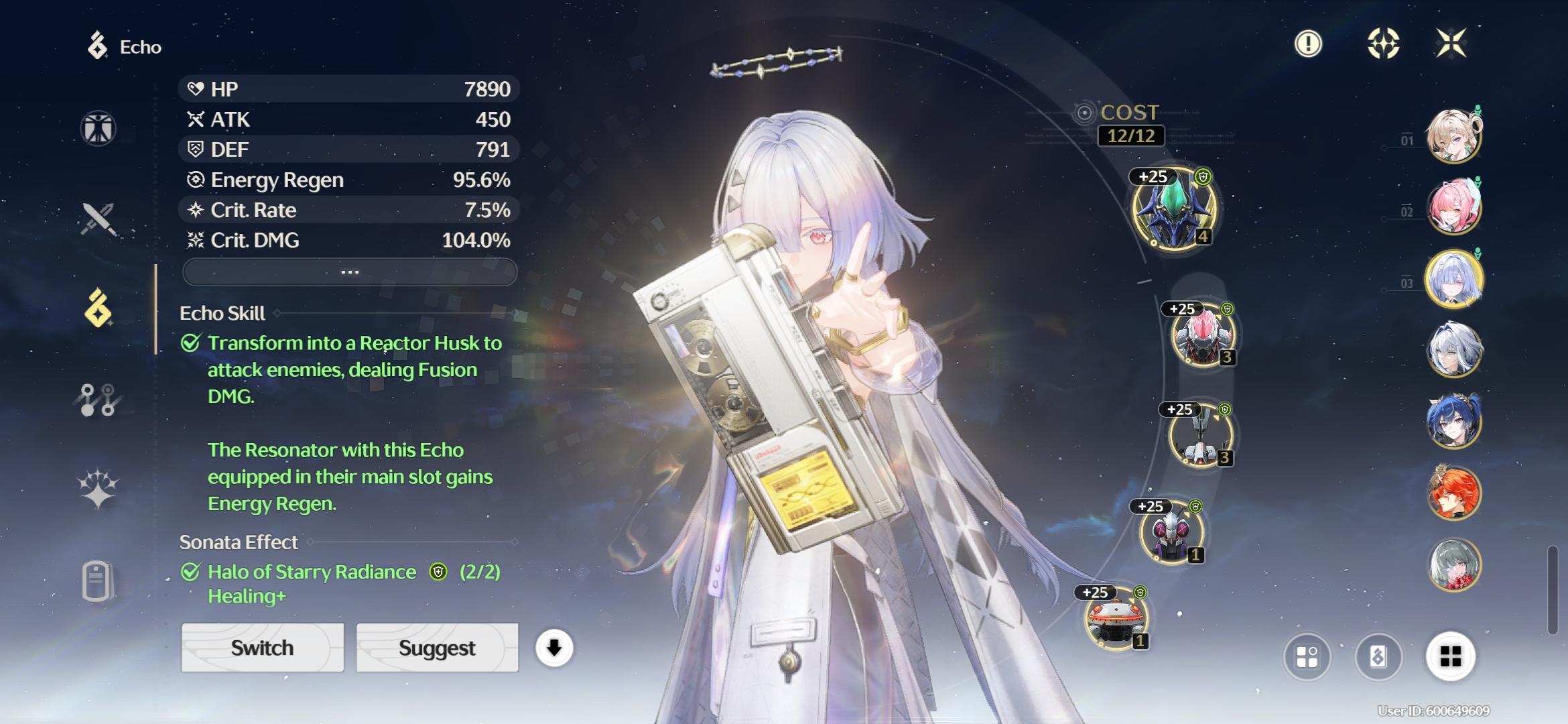Viewport: 1568px width, 724px height.
Task: Switch to the blonde resonator portrait
Action: click(1453, 136)
